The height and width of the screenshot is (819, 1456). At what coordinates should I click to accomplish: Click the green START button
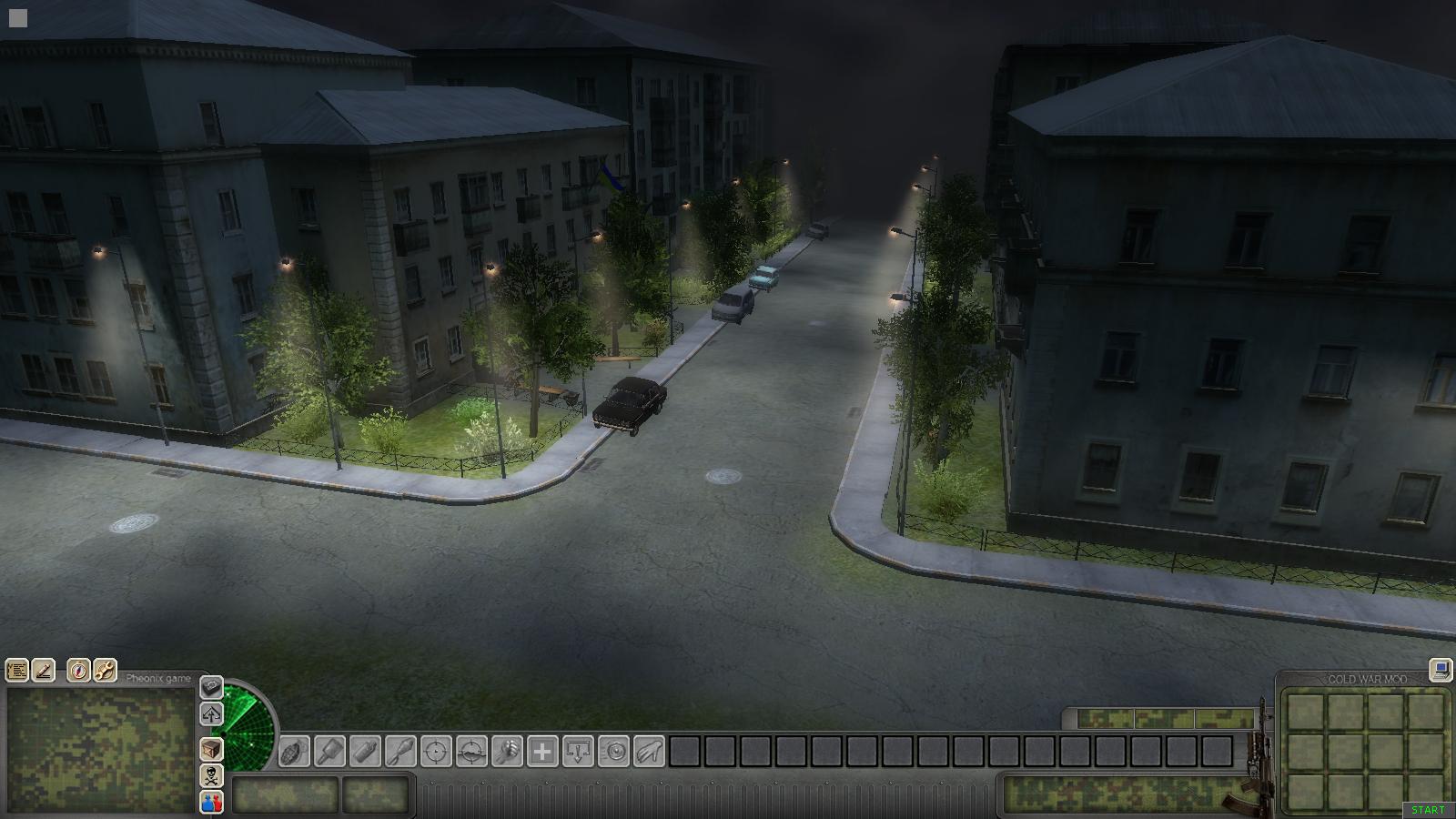(x=1428, y=810)
